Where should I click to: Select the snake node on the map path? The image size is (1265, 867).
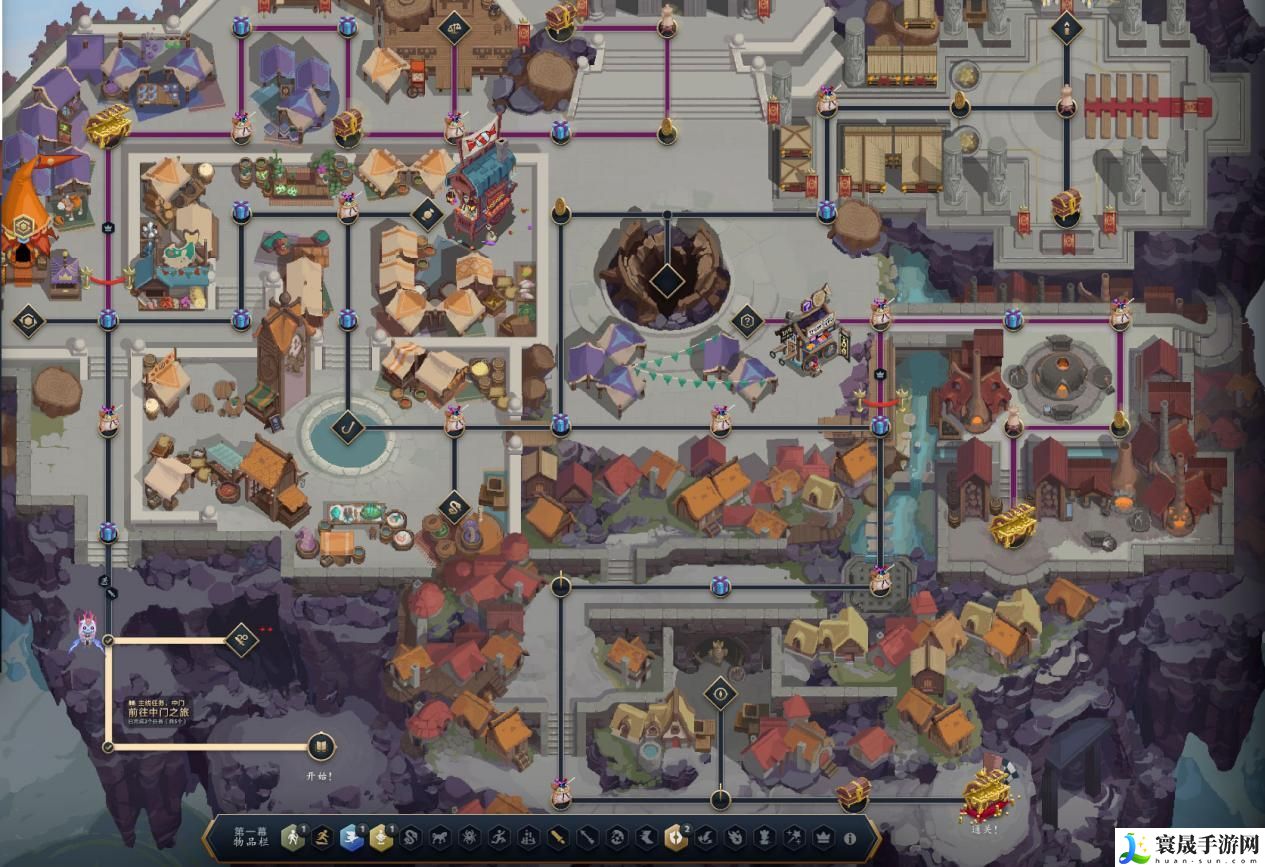pos(454,507)
